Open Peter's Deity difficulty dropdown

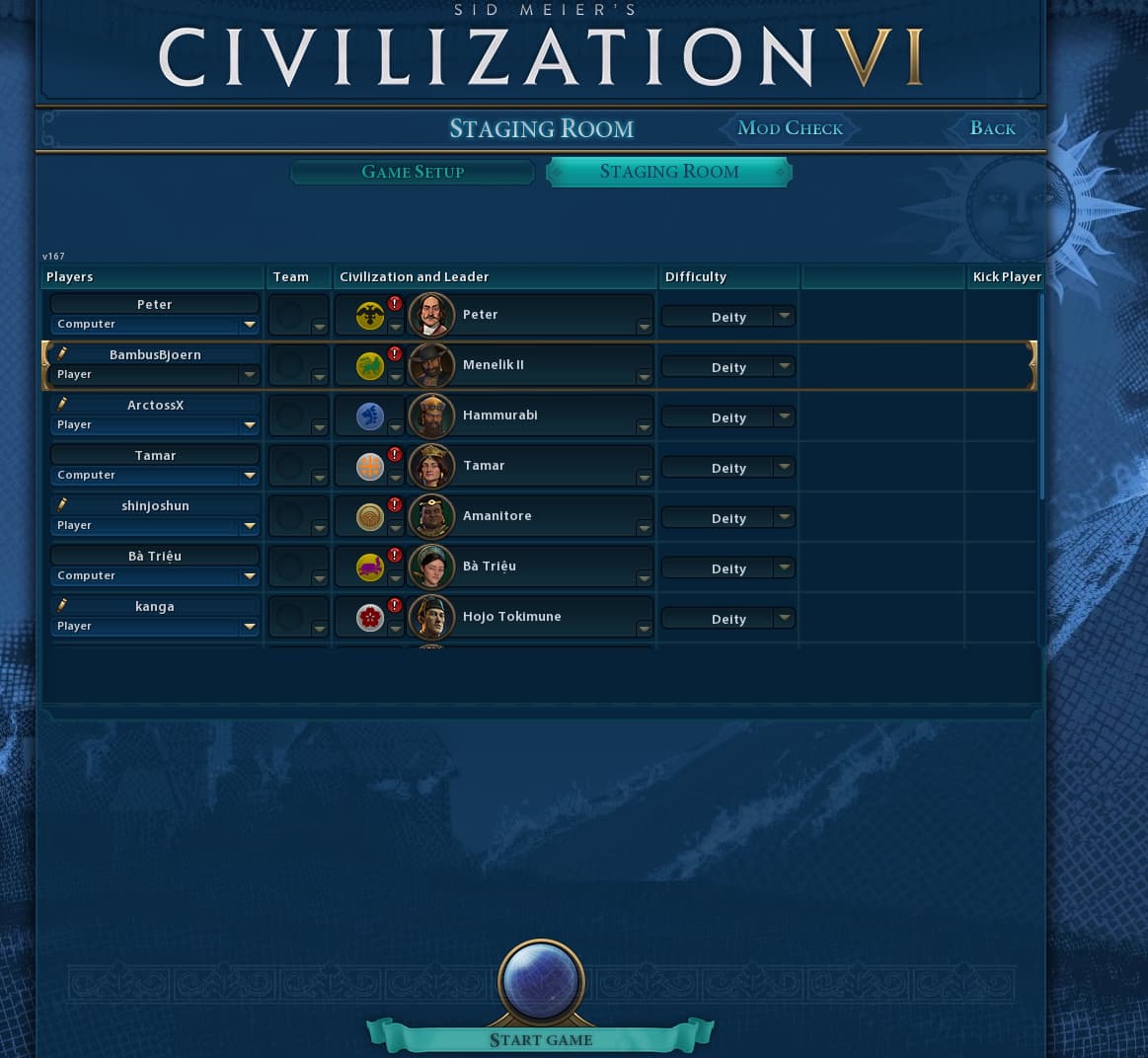pos(728,317)
